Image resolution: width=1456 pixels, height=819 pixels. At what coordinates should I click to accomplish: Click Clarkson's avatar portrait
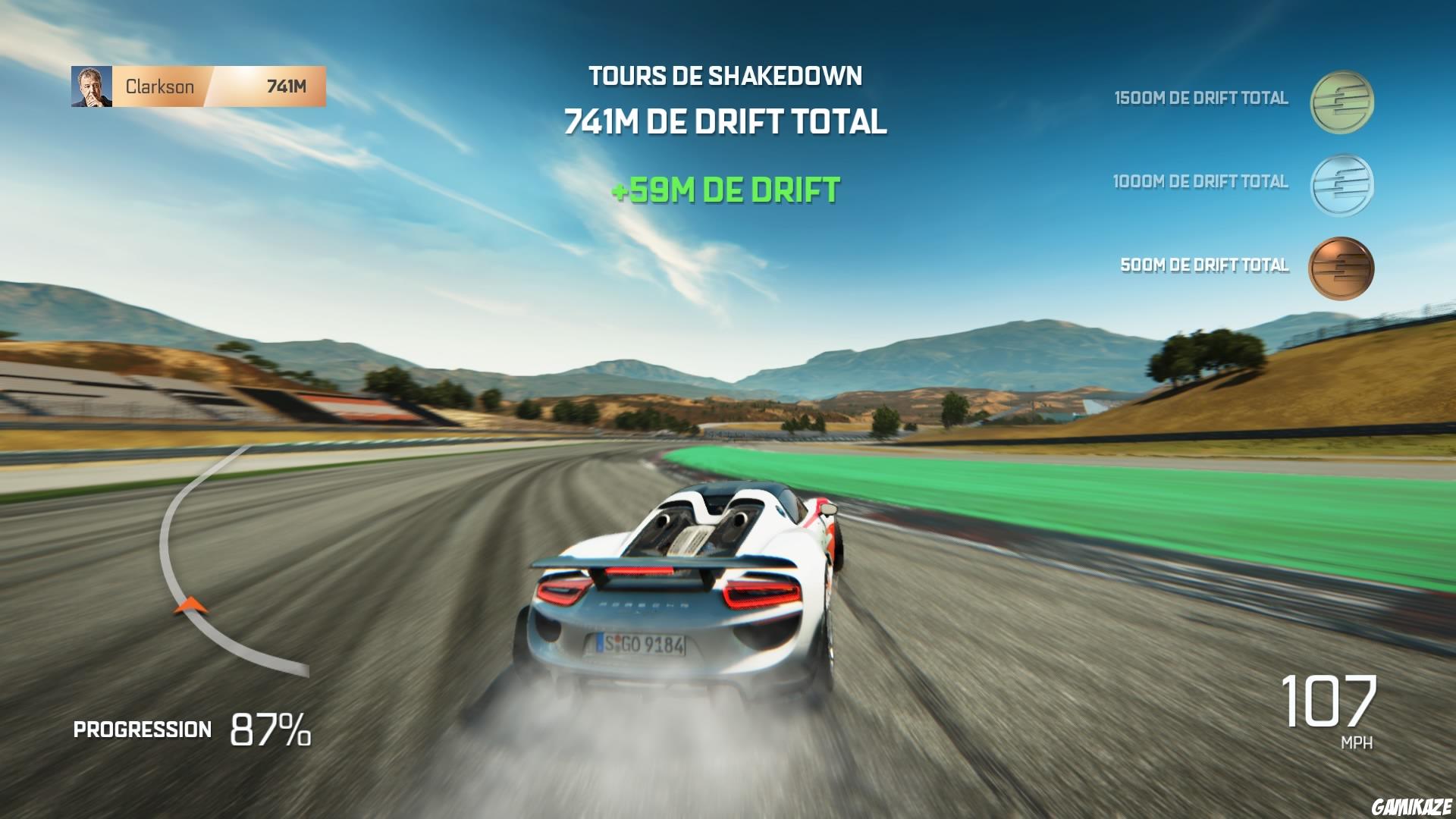click(x=90, y=86)
